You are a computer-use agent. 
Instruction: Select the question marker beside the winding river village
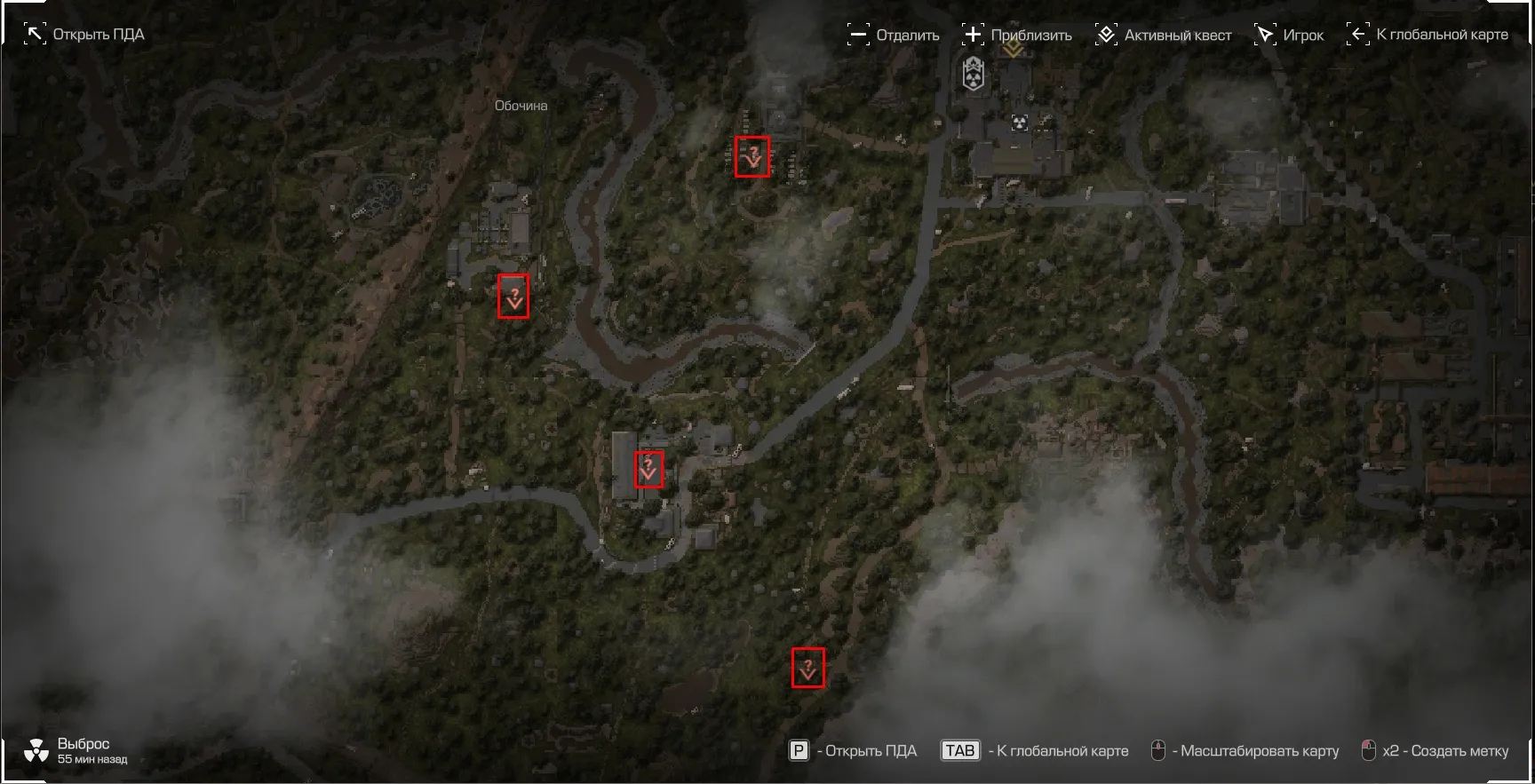(x=752, y=157)
